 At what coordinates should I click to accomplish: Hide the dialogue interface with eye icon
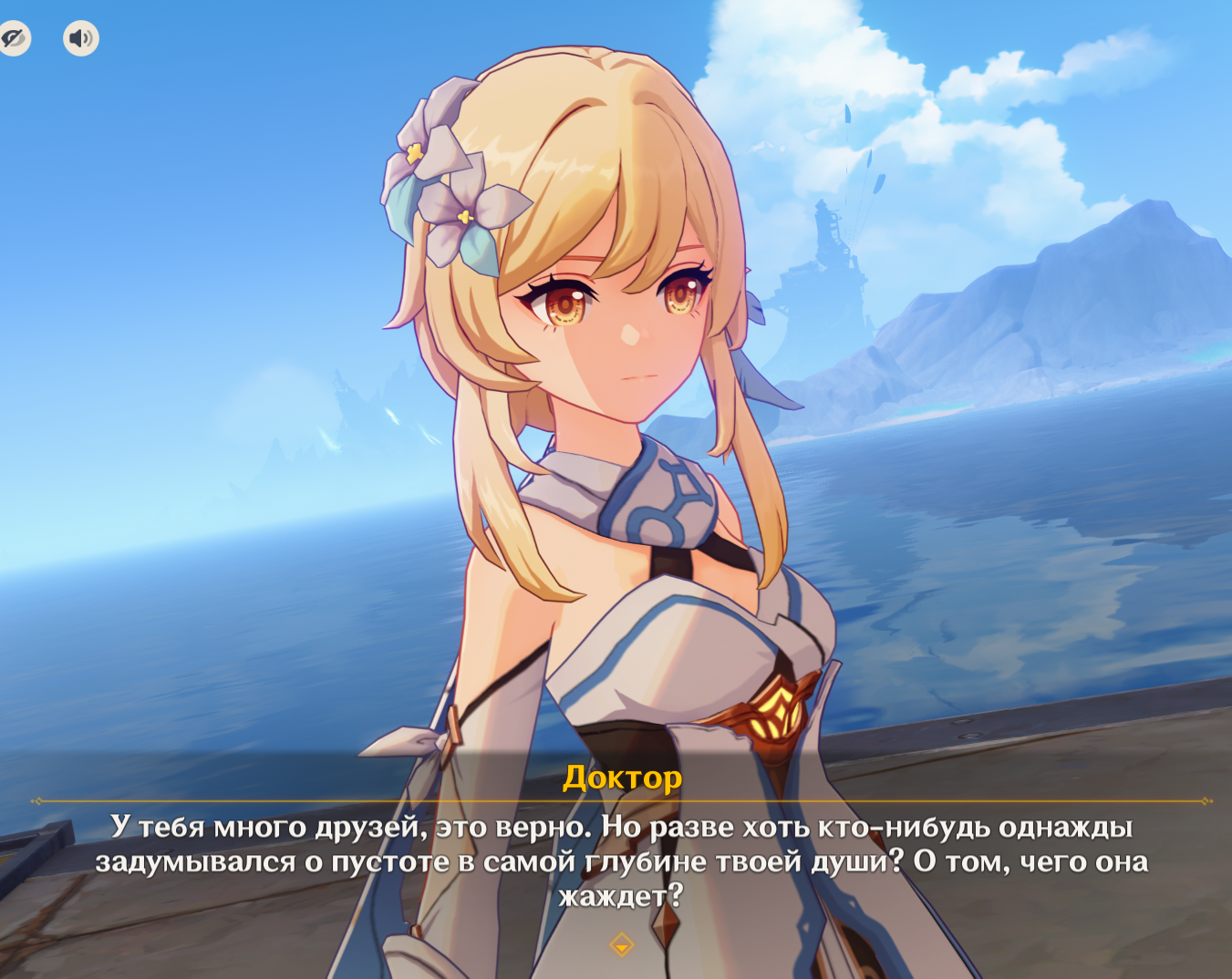[13, 38]
